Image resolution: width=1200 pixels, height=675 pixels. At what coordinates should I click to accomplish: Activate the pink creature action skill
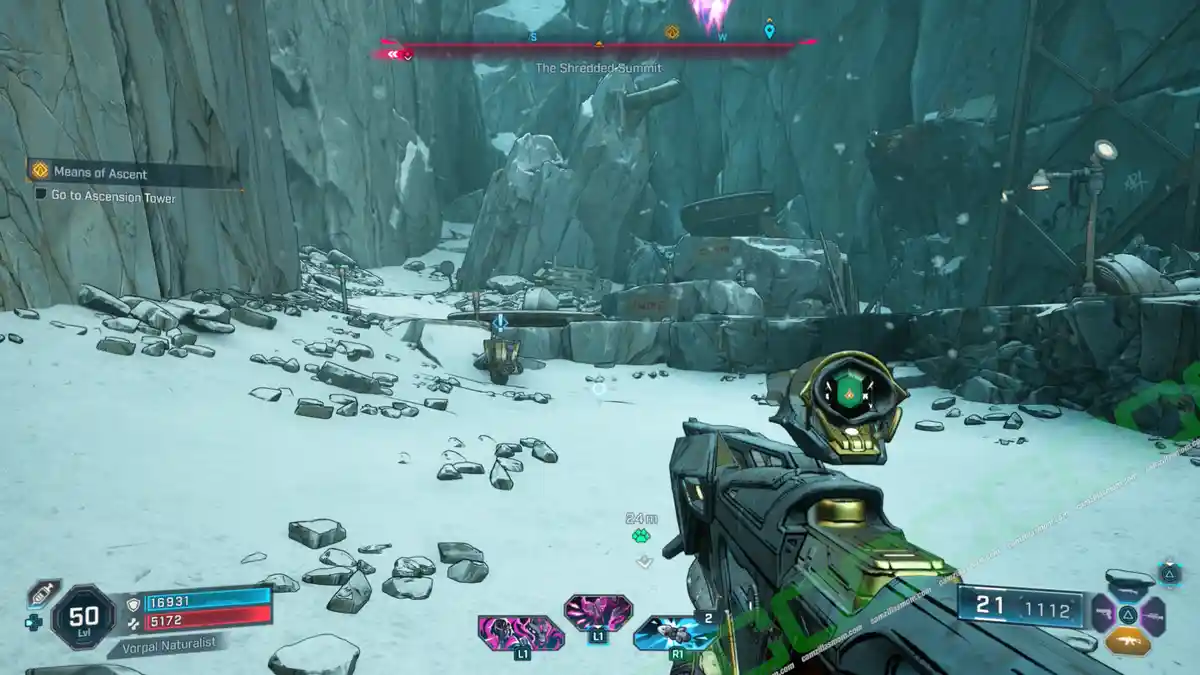click(521, 633)
